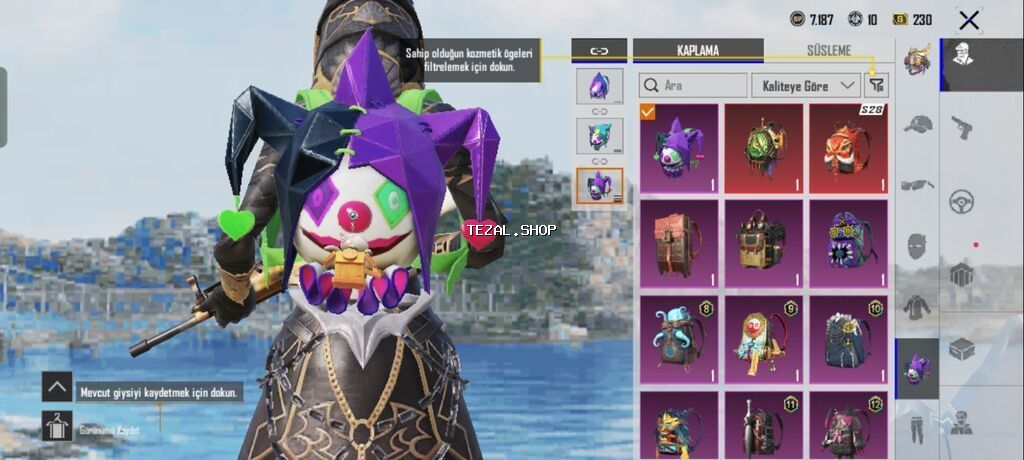
Task: Open the sunglasses eyewear category
Action: [x=917, y=184]
